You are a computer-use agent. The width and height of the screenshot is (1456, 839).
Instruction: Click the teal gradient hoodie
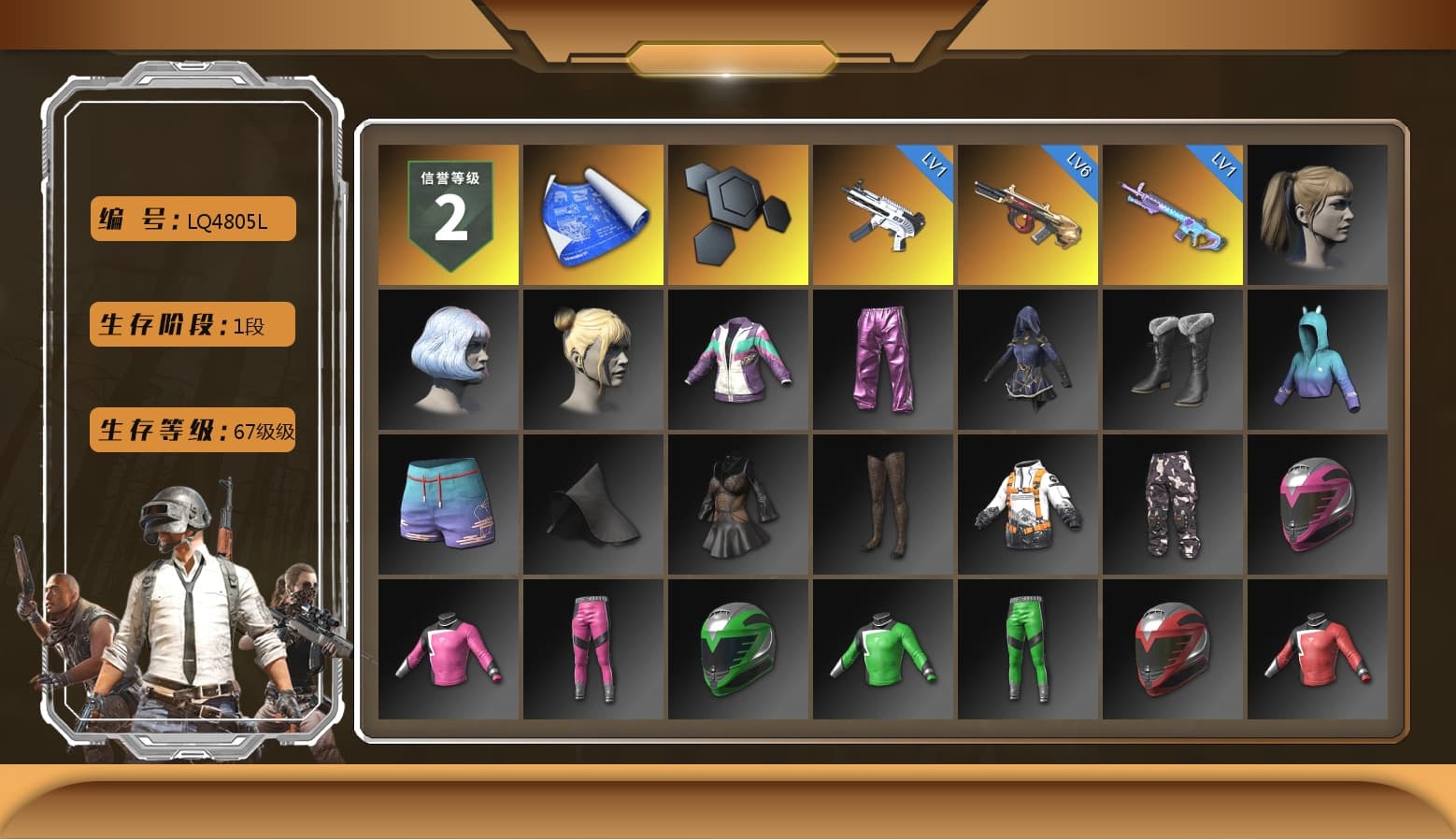1318,360
